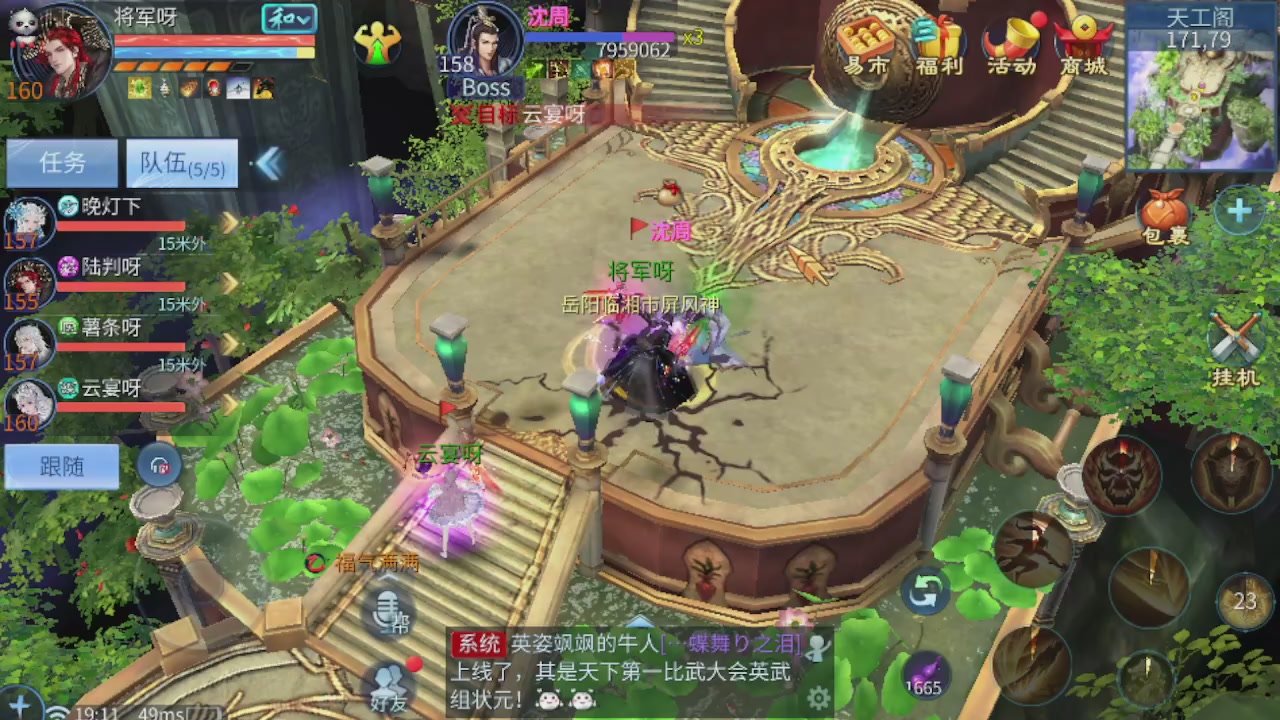Switch to the 队伍(5/5) tab
Image resolution: width=1280 pixels, height=720 pixels.
pyautogui.click(x=181, y=163)
